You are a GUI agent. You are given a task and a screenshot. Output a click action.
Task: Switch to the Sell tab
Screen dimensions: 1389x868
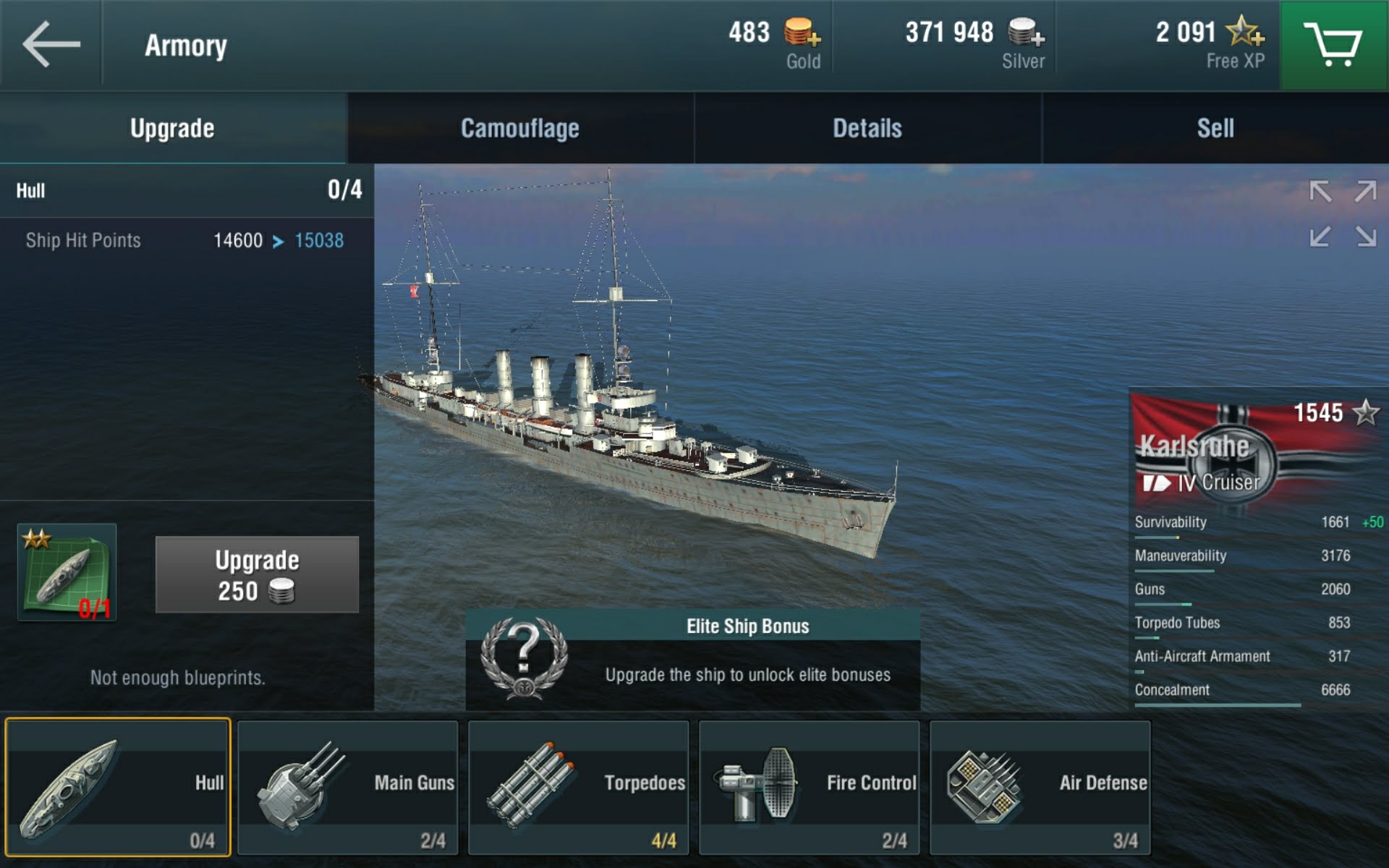[x=1215, y=128]
